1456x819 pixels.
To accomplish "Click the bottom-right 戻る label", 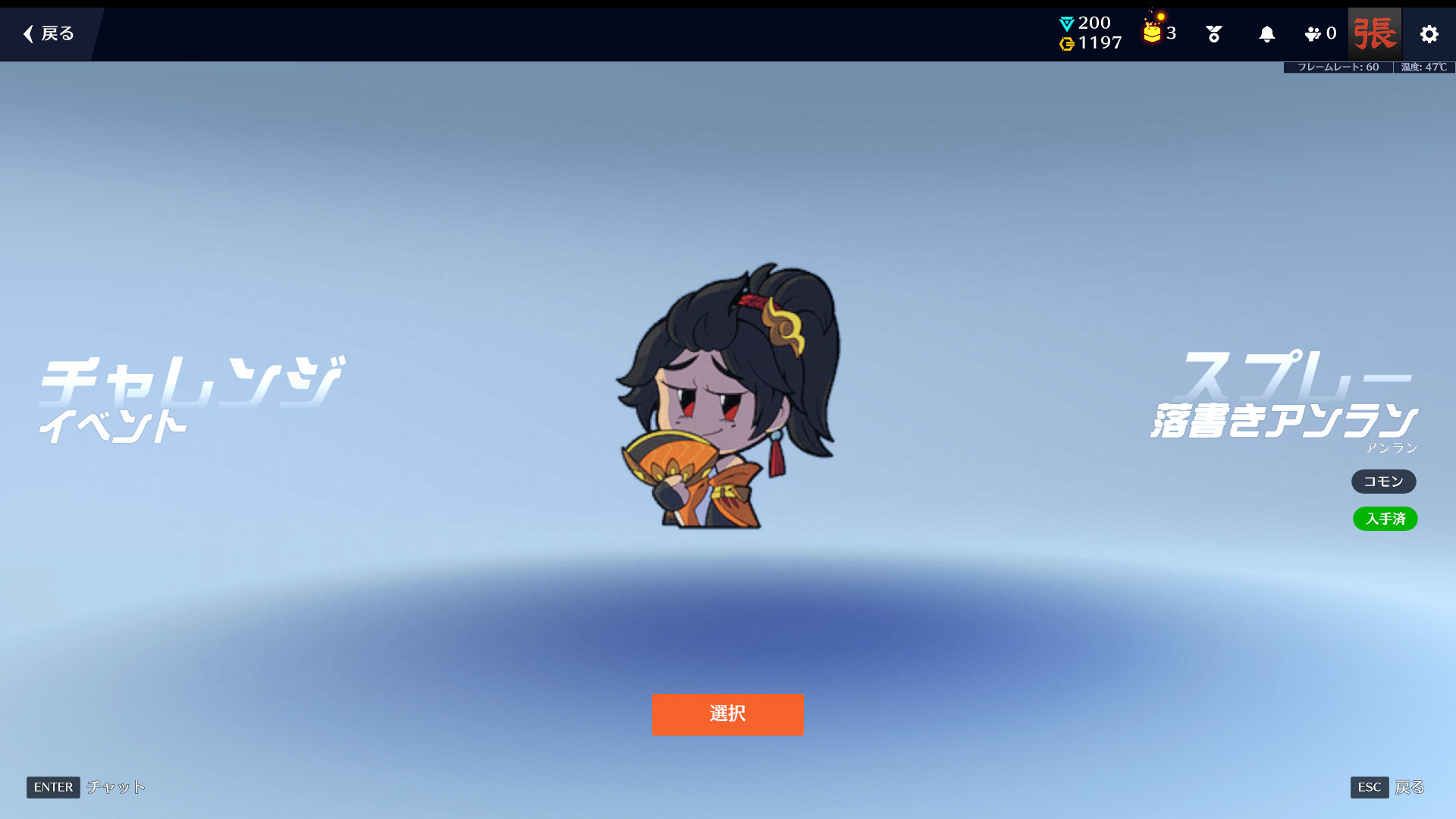I will click(x=1409, y=787).
